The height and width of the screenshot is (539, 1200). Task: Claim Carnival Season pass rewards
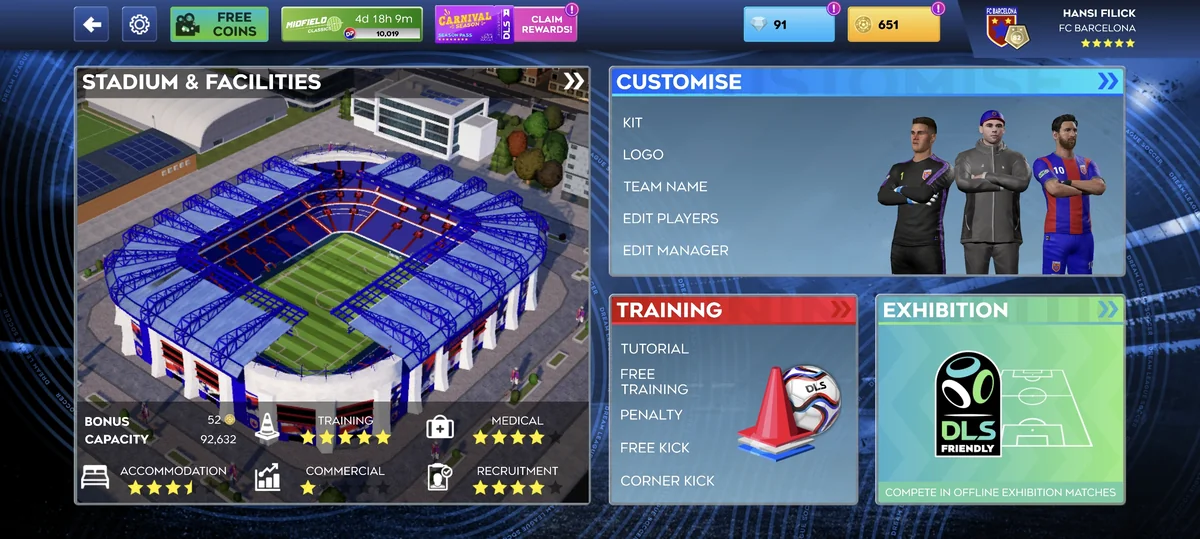coord(506,24)
